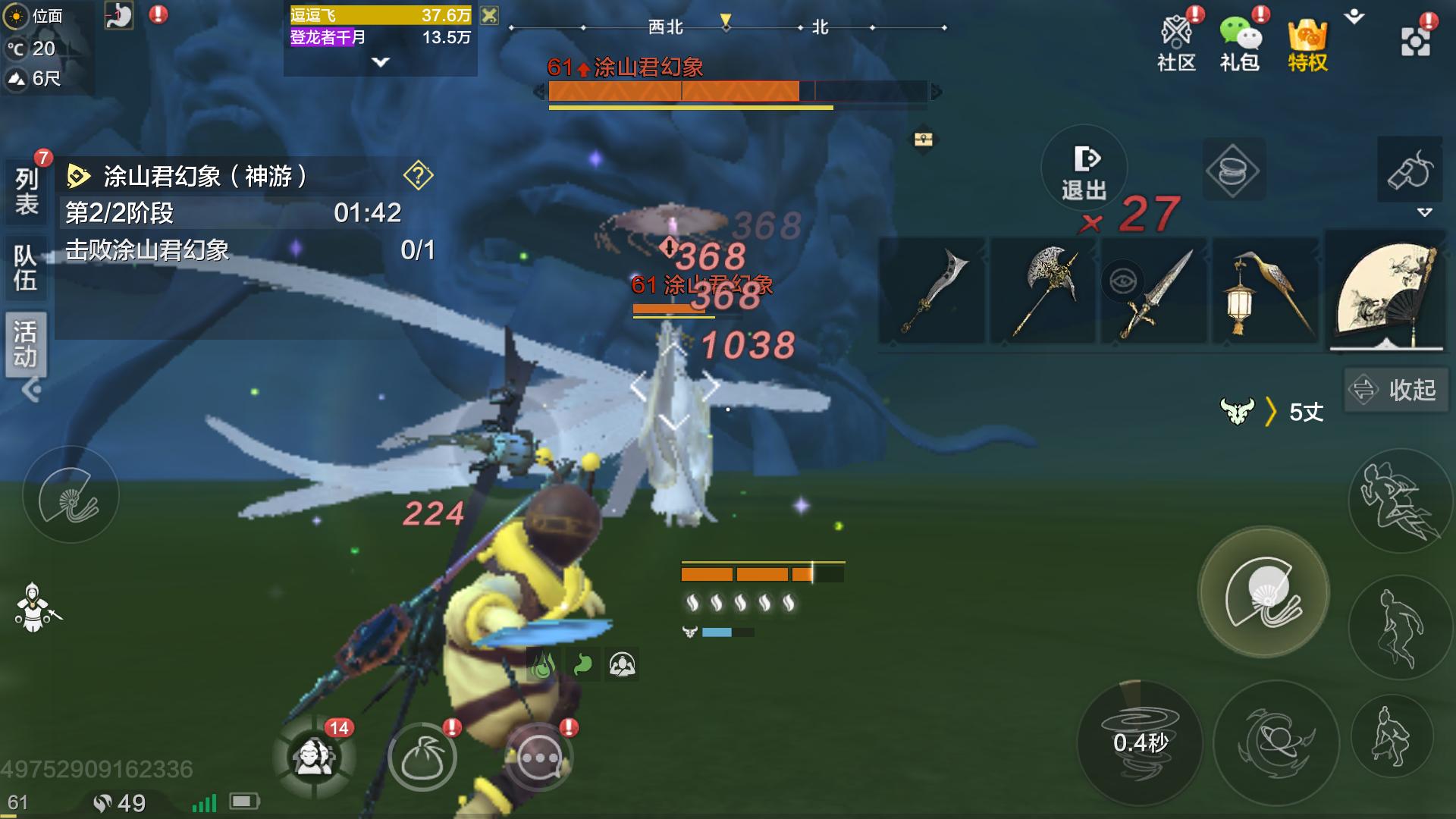Exit the instance with 退出 button

click(x=1084, y=171)
